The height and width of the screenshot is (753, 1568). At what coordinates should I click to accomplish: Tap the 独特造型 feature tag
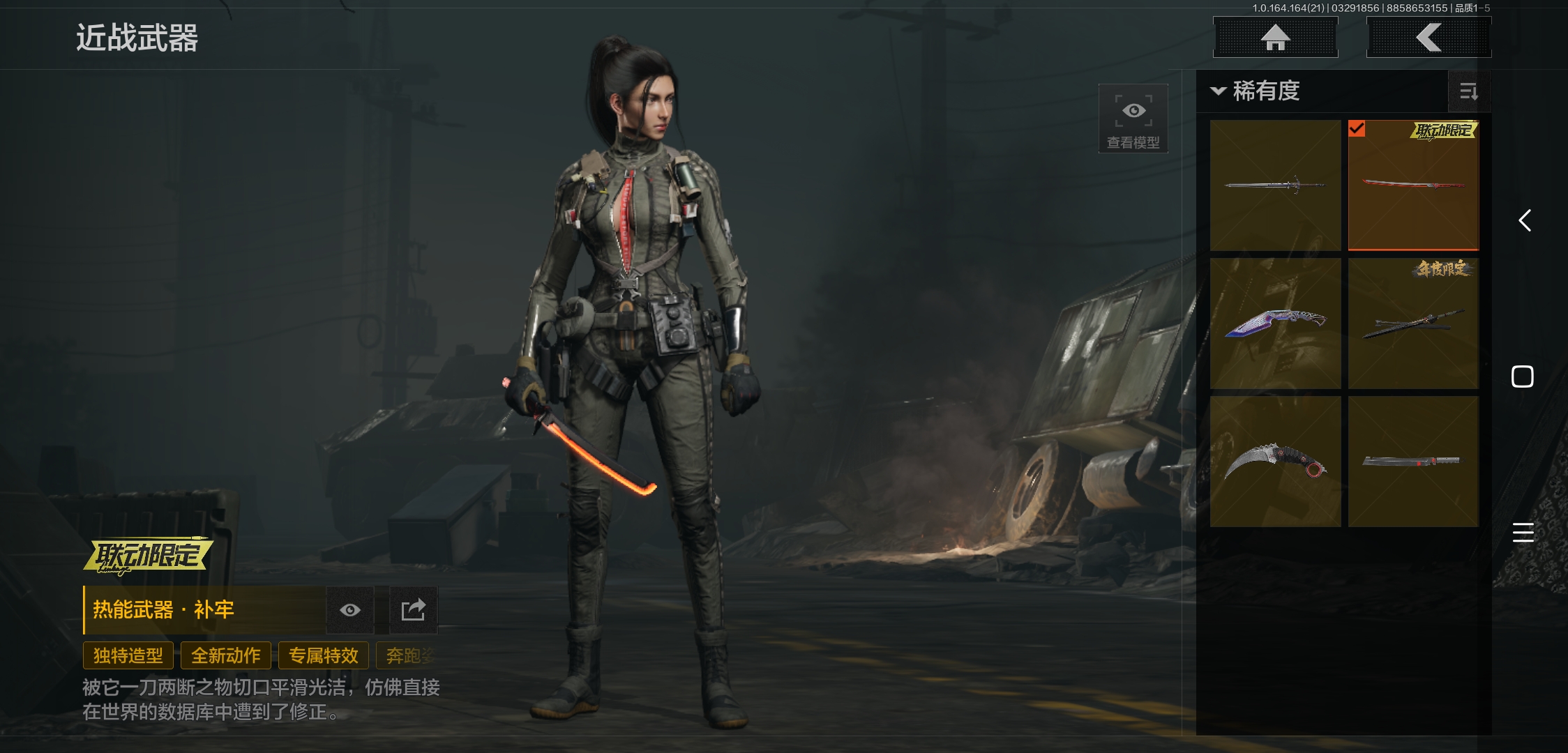[x=128, y=655]
